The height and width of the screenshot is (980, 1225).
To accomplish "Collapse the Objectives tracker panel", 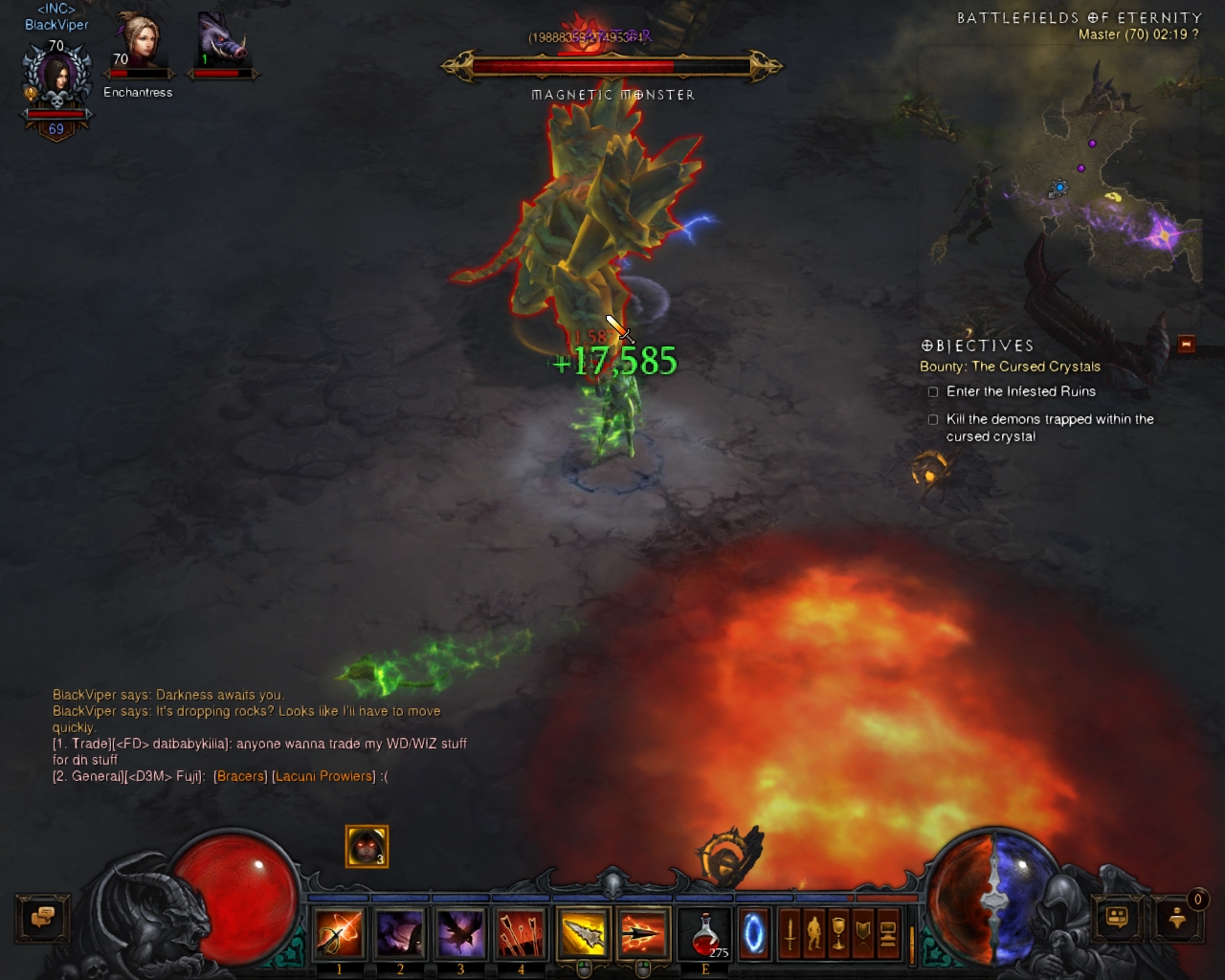I will 1186,344.
